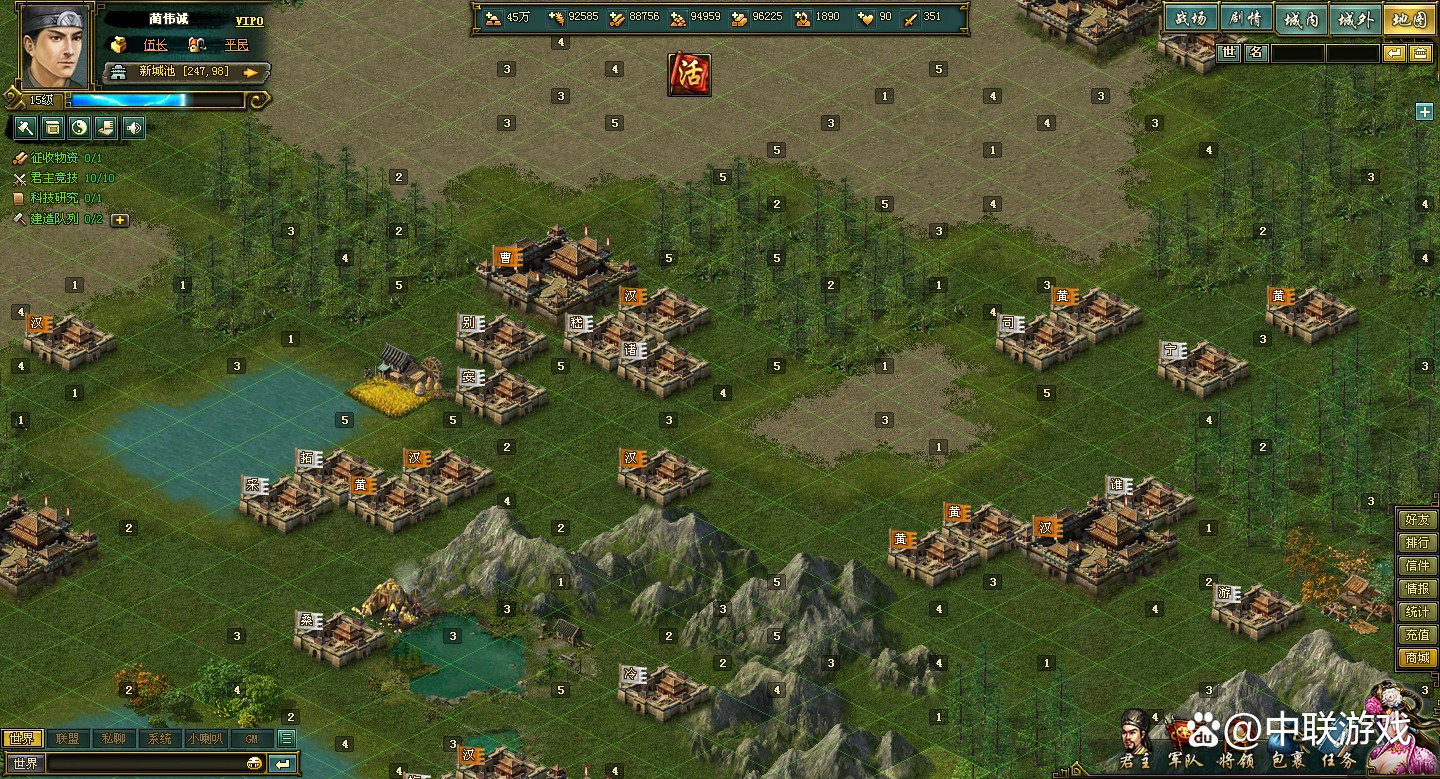Open the 征收物资 collect resources task
This screenshot has width=1440, height=779.
click(65, 158)
